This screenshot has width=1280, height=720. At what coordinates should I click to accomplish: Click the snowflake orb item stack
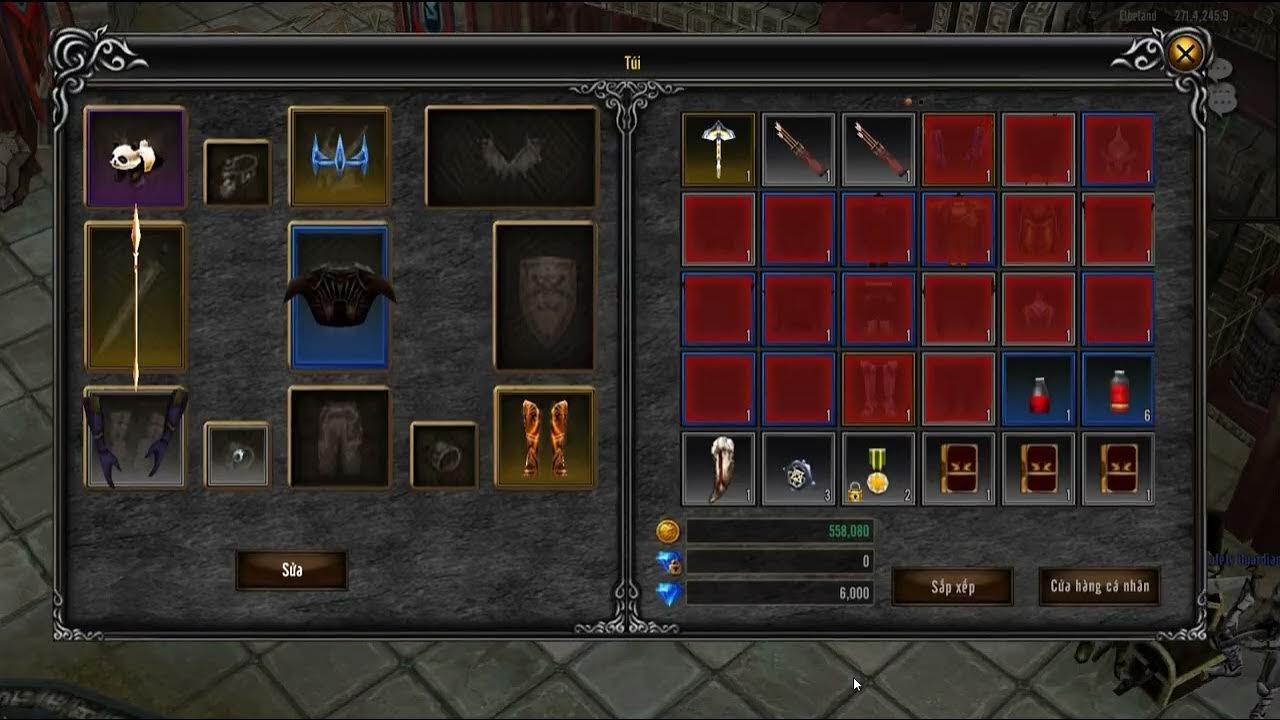798,468
